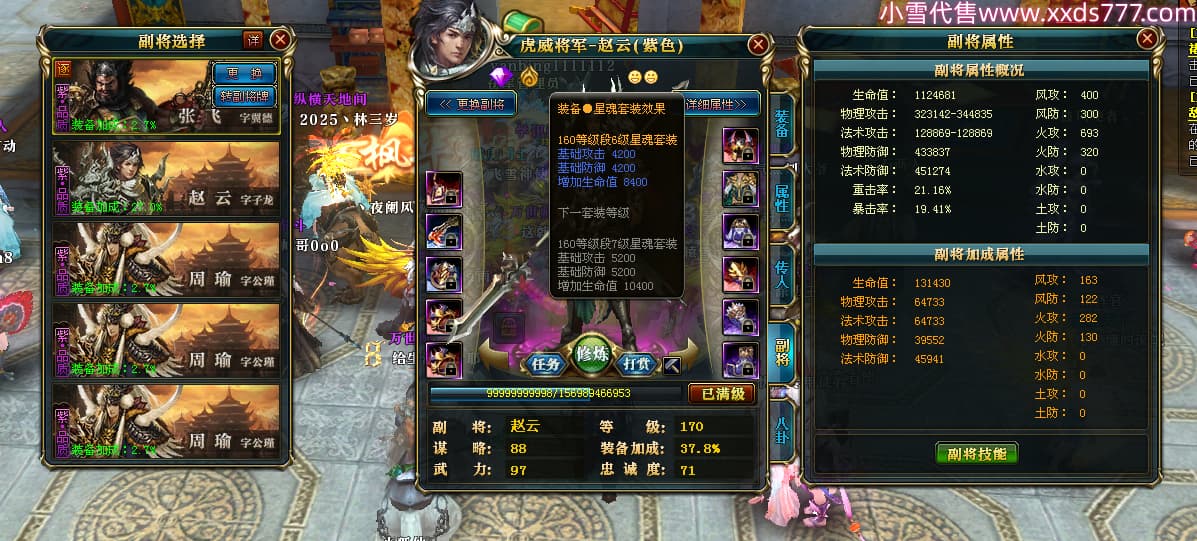Click the 已满级 button
Viewport: 1197px width, 541px height.
[721, 394]
